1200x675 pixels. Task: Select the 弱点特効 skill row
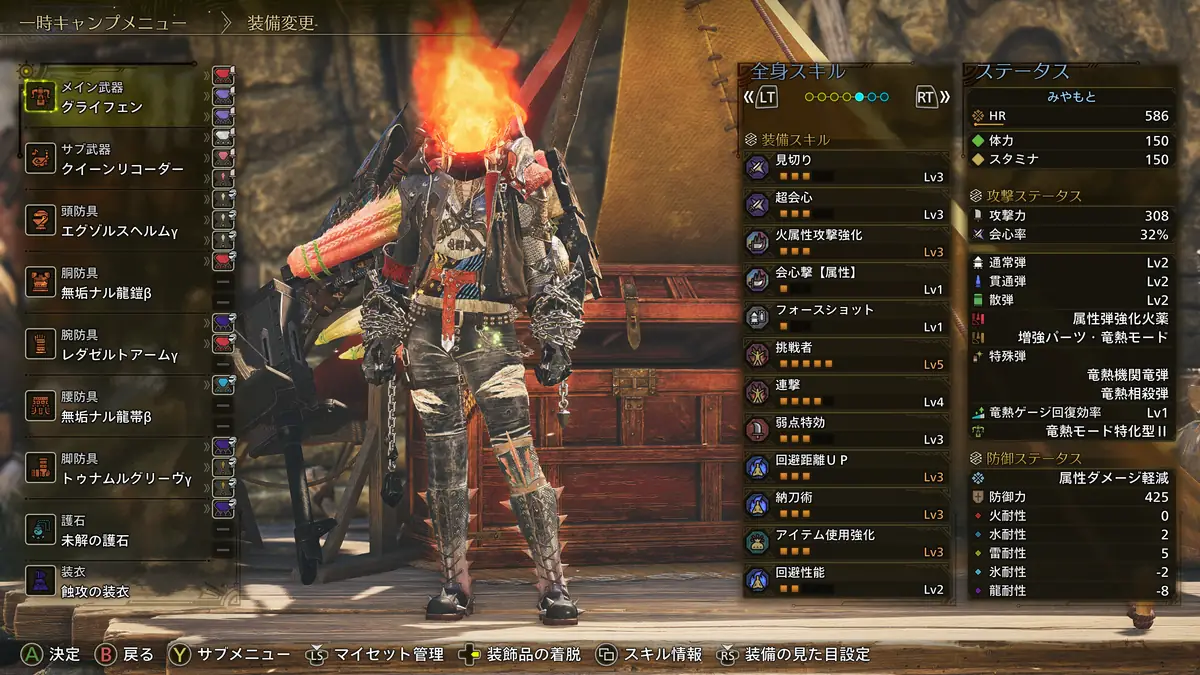tap(845, 430)
